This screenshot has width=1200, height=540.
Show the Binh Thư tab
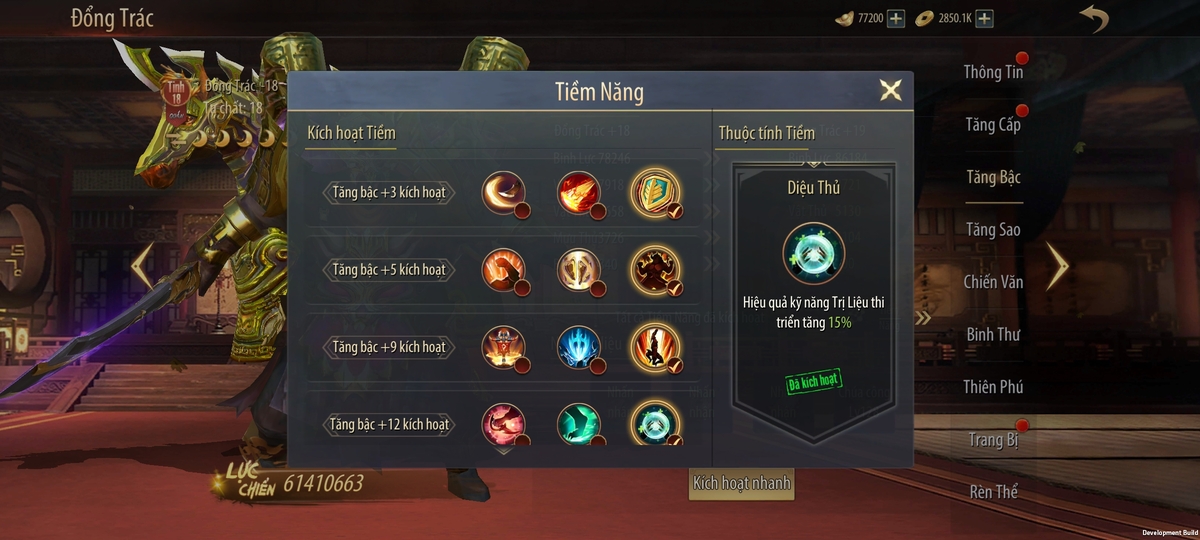click(993, 334)
